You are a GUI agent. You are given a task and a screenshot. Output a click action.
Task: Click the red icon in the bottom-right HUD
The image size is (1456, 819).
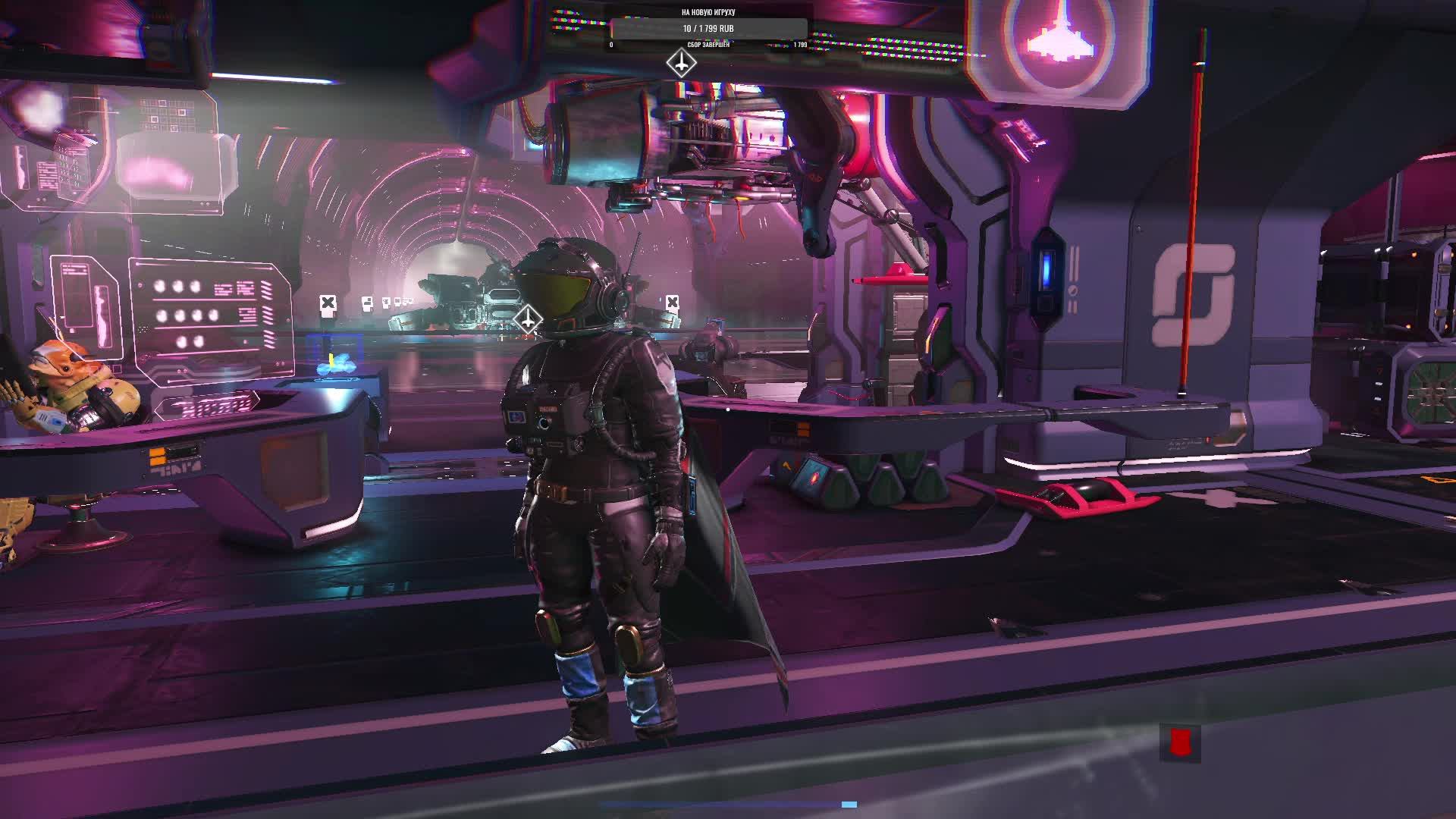(x=1178, y=742)
